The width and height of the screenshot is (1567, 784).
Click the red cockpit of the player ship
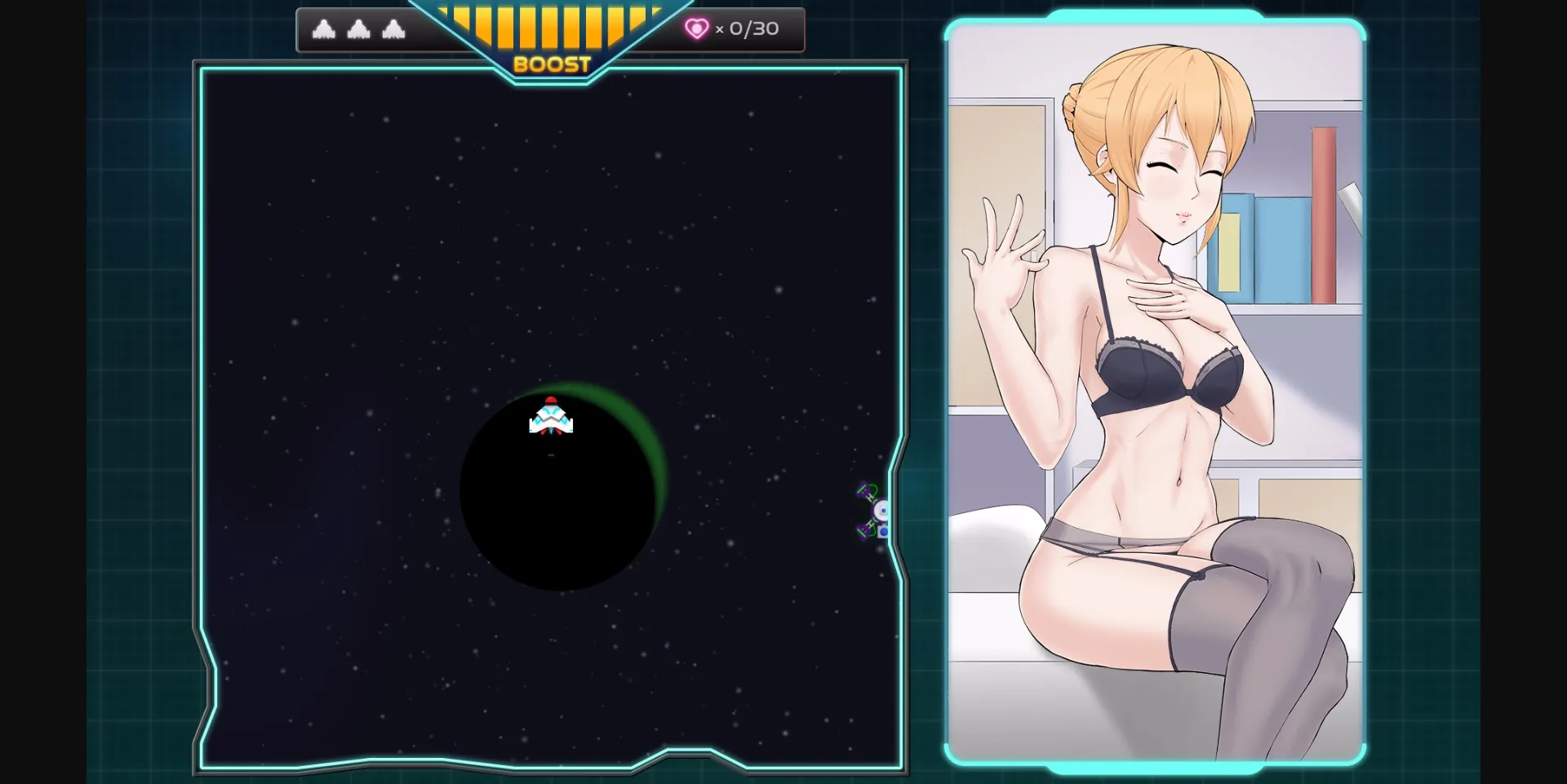tap(551, 401)
